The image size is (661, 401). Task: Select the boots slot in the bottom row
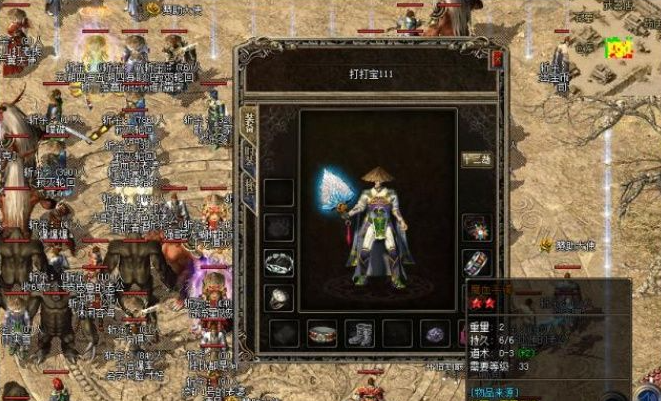tap(359, 333)
